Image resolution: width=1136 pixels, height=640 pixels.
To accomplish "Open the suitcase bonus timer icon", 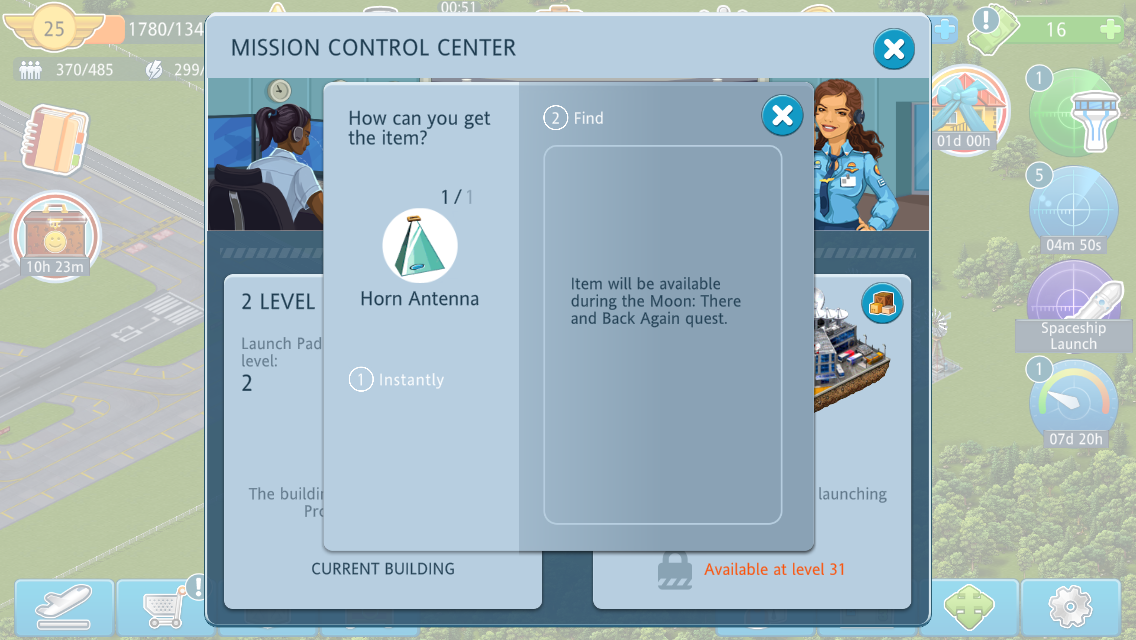I will pyautogui.click(x=55, y=236).
